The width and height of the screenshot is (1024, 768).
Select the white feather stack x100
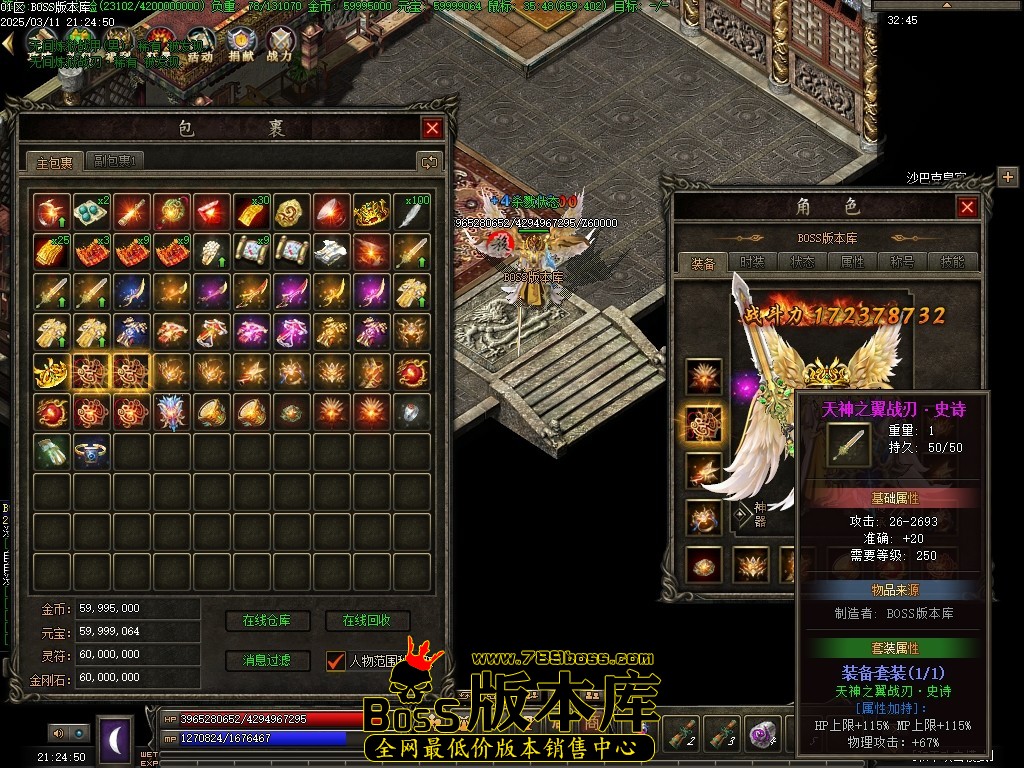pos(412,212)
